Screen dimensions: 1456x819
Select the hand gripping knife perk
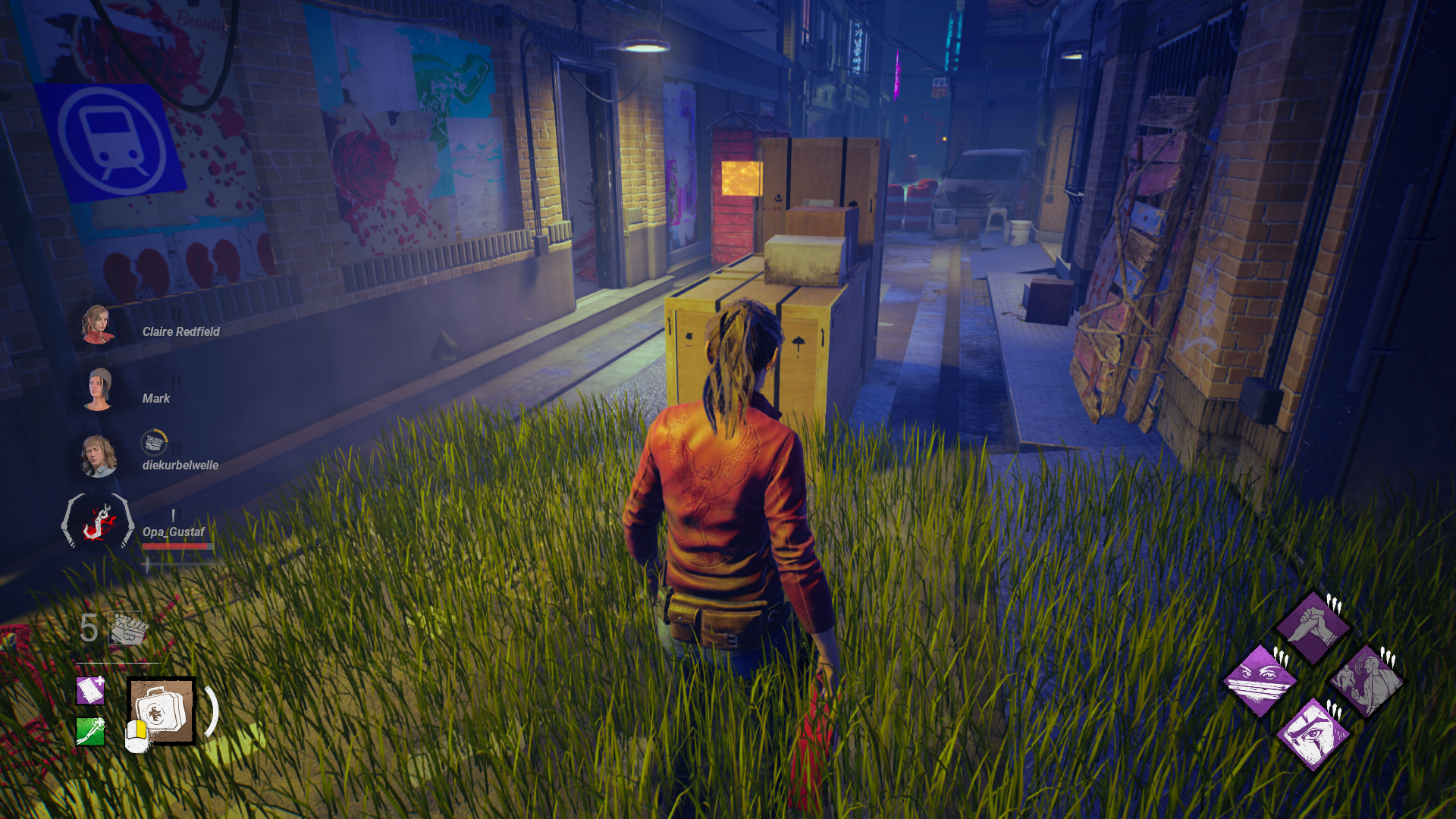point(1313,627)
